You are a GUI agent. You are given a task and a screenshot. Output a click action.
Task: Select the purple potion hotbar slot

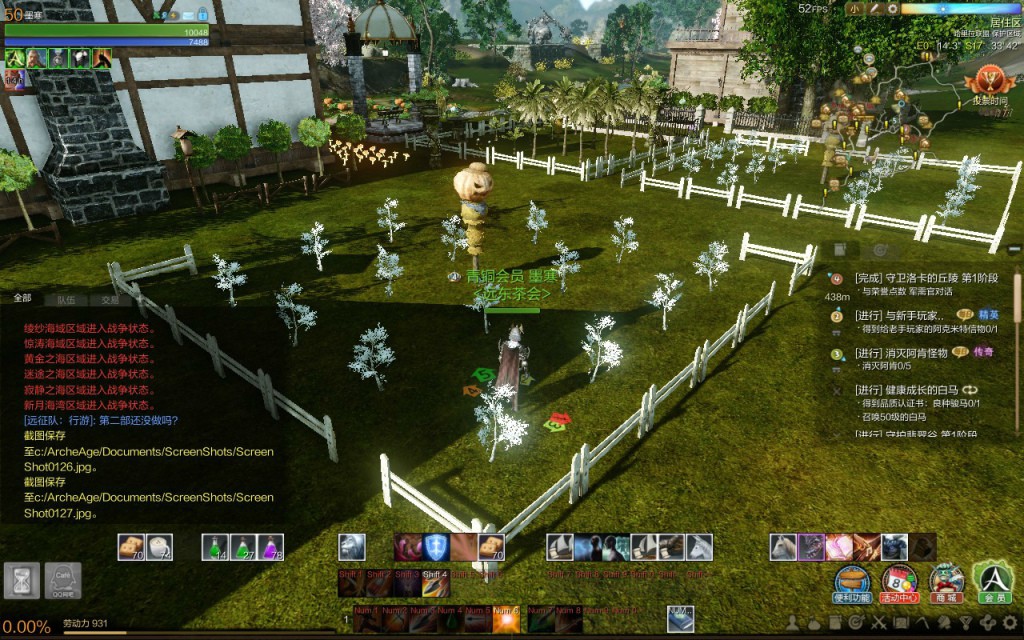tap(271, 547)
